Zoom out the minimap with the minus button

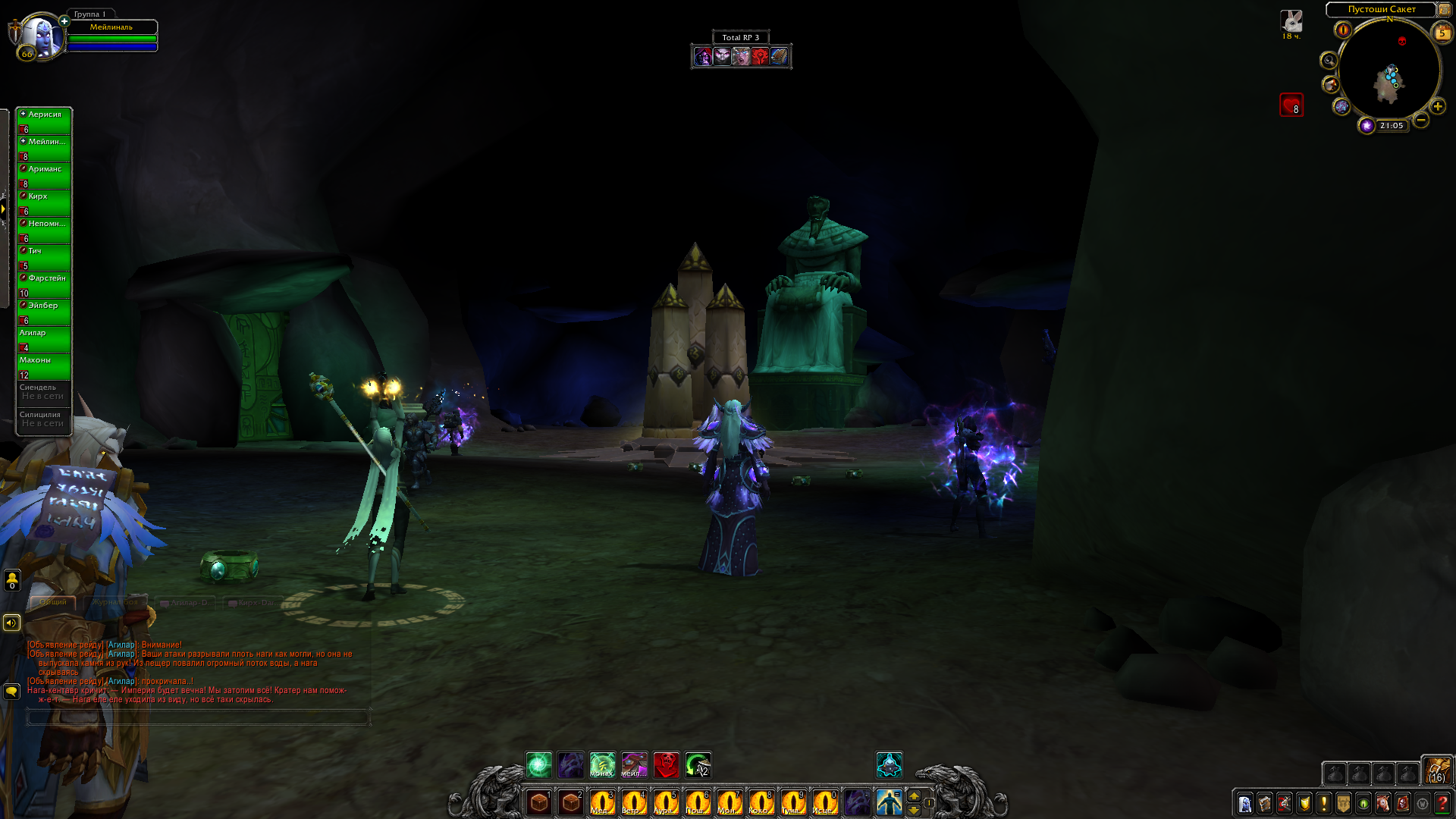1421,120
